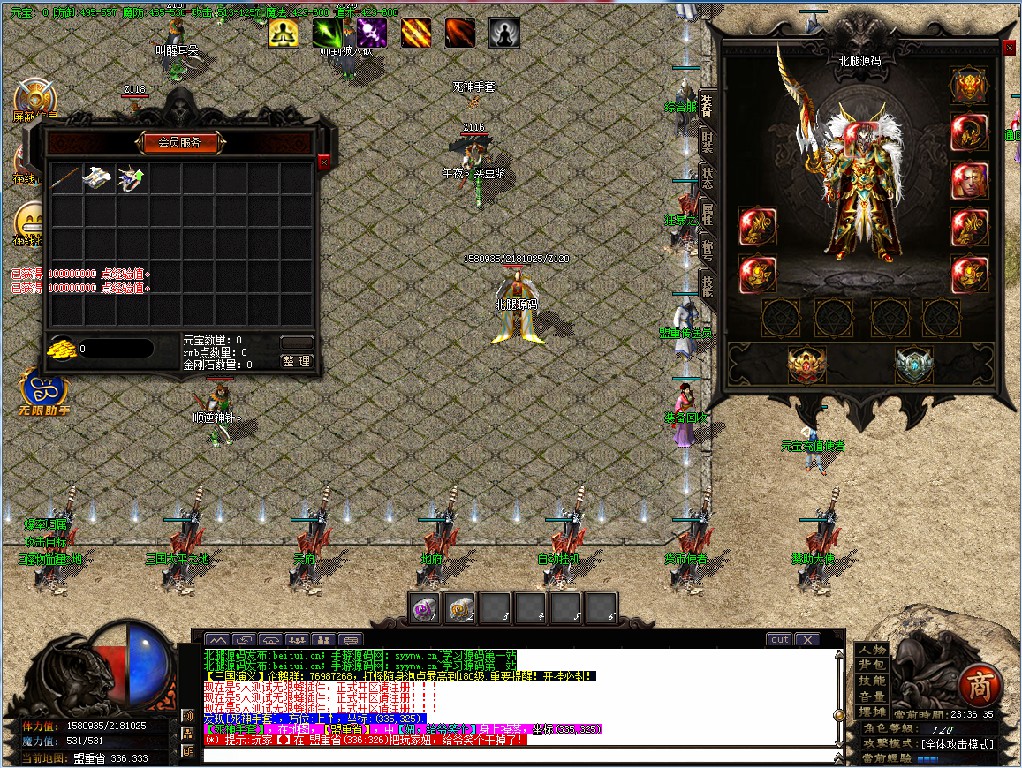This screenshot has width=1022, height=768.
Task: Select the staff weapon in the bag
Action: pyautogui.click(x=65, y=179)
